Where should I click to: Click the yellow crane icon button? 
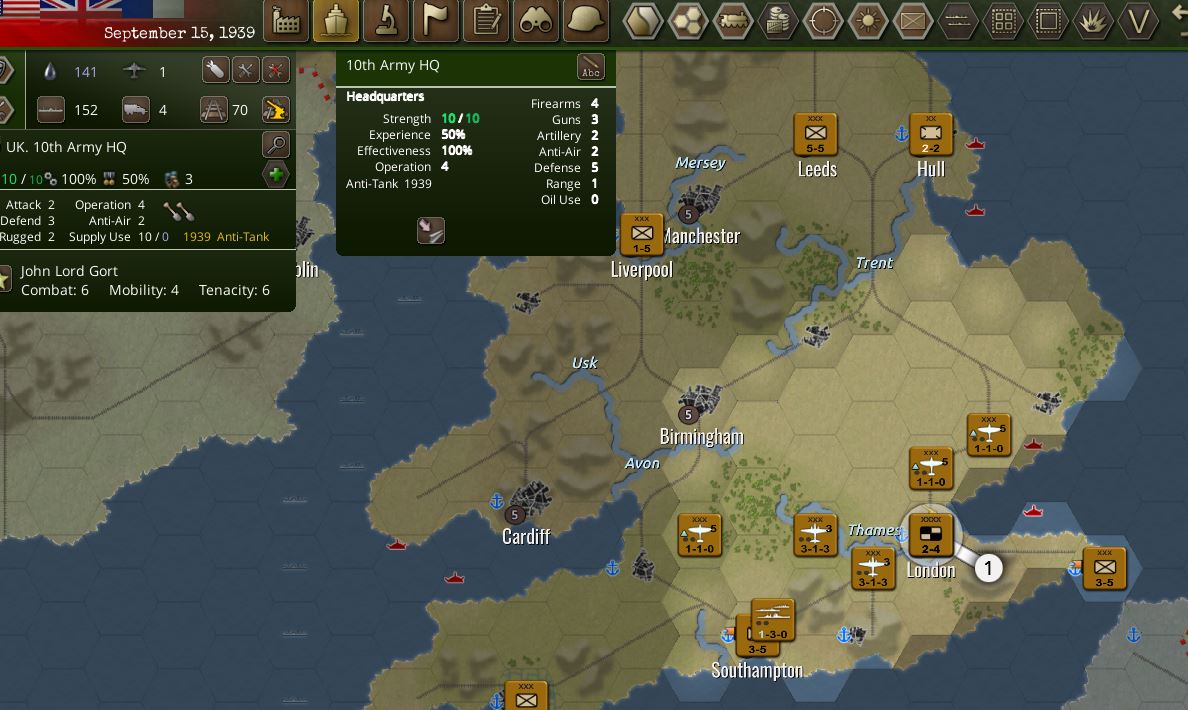click(275, 109)
